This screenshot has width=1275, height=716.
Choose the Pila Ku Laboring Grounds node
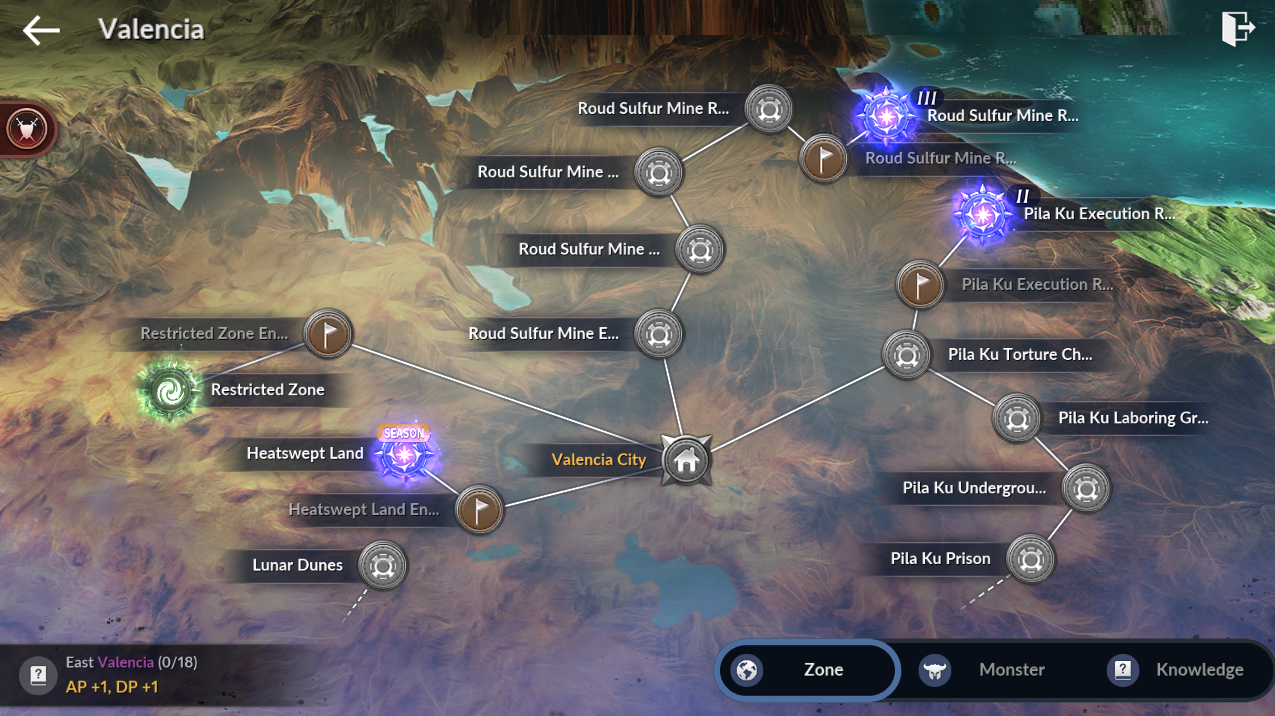pos(1017,418)
